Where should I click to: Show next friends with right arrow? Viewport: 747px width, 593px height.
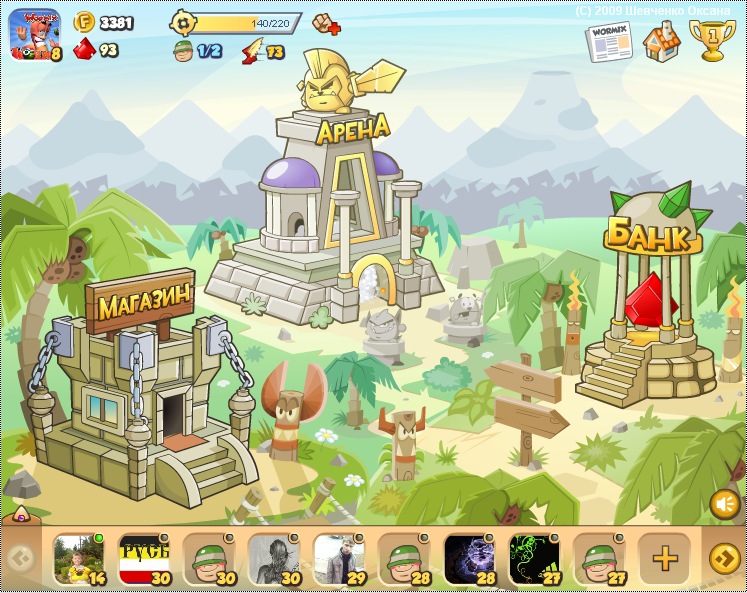click(724, 559)
